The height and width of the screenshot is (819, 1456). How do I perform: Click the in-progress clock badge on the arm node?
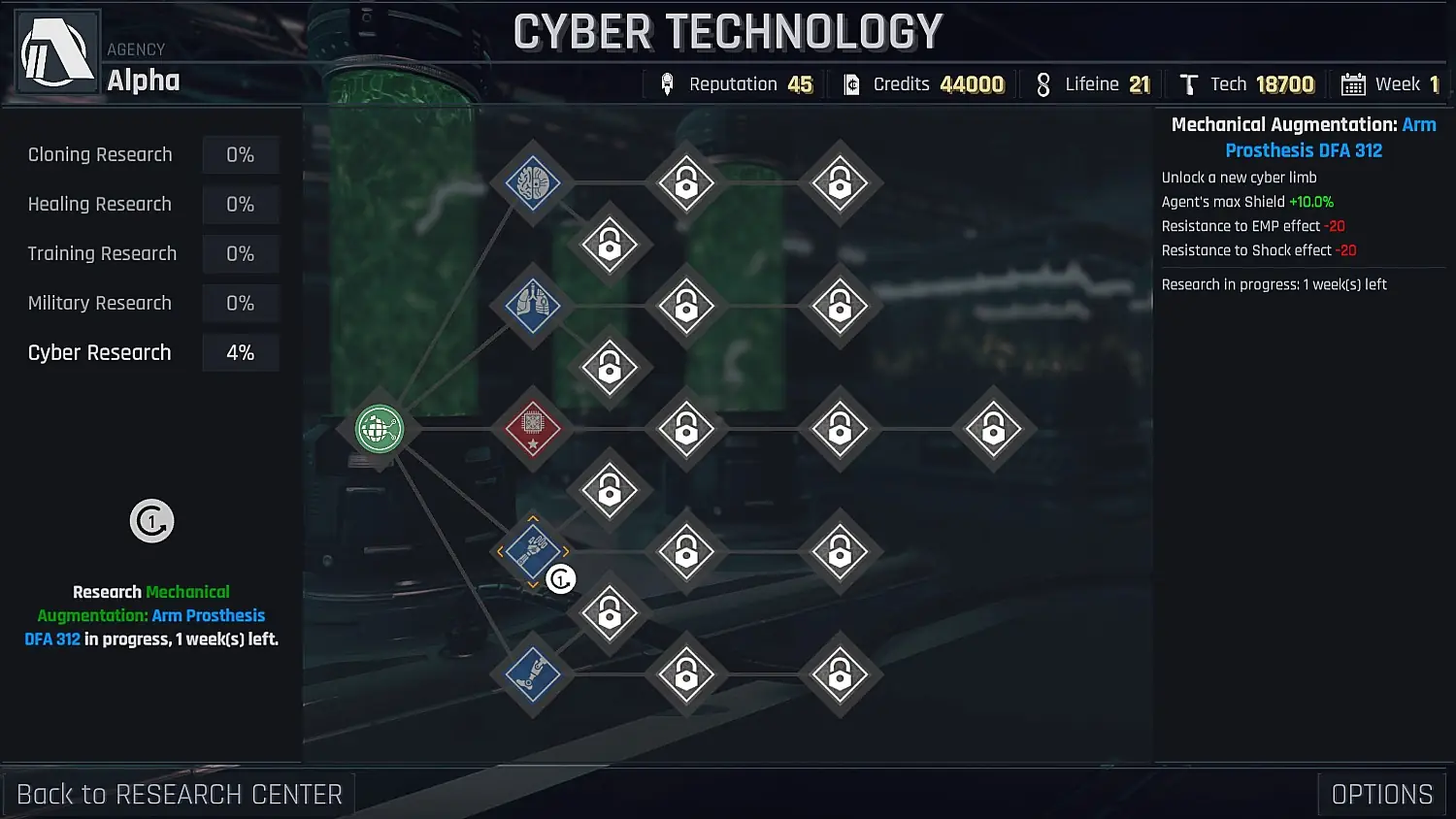[x=560, y=577]
